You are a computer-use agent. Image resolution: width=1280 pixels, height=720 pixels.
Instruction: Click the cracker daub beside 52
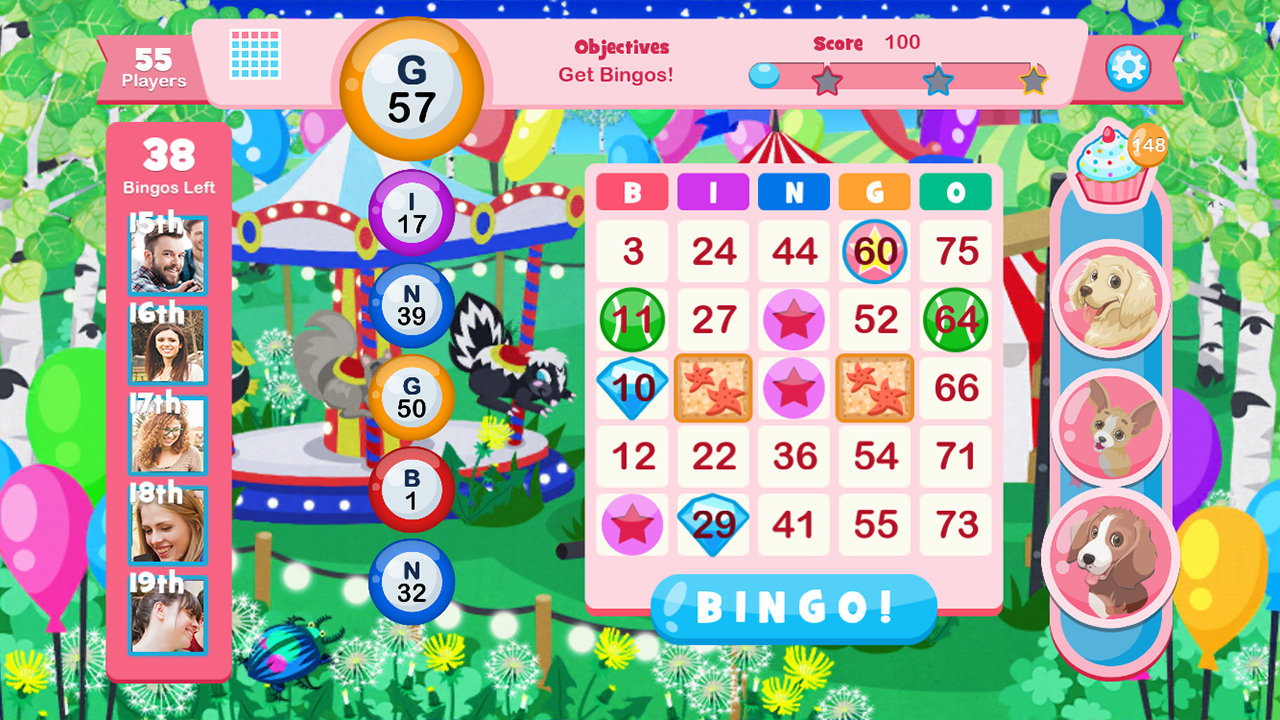(x=874, y=389)
